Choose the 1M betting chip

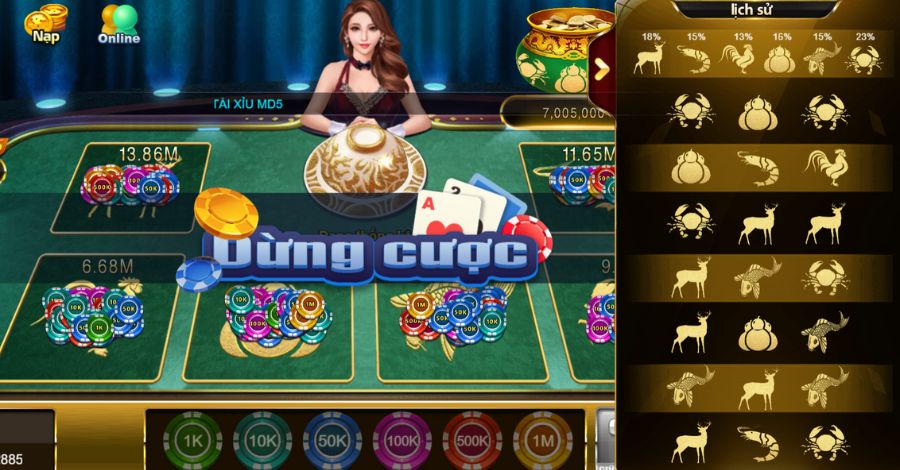542,440
